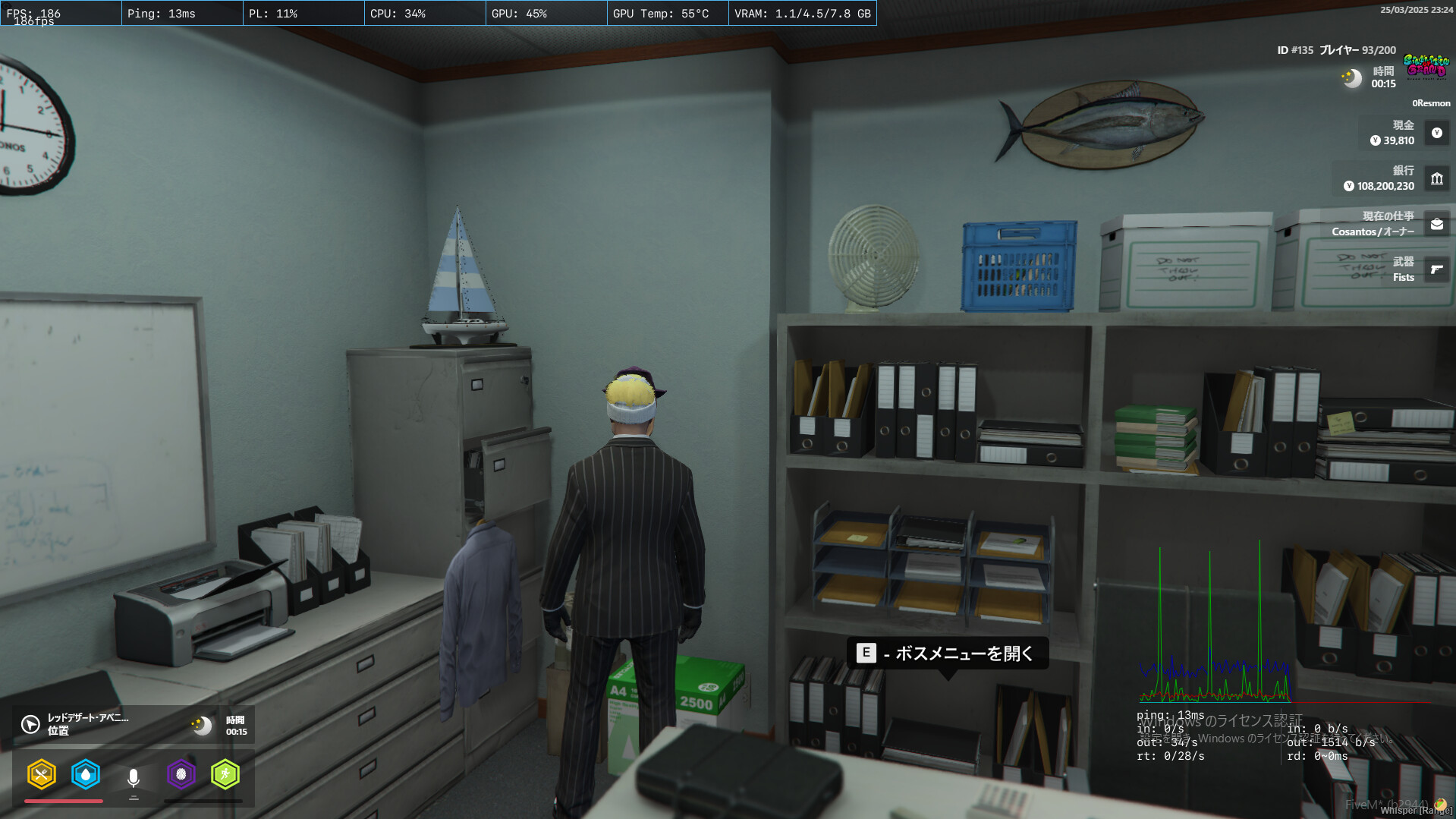Image resolution: width=1456 pixels, height=819 pixels.
Task: Click the ボスメニューを開く boss menu prompt
Action: (948, 653)
